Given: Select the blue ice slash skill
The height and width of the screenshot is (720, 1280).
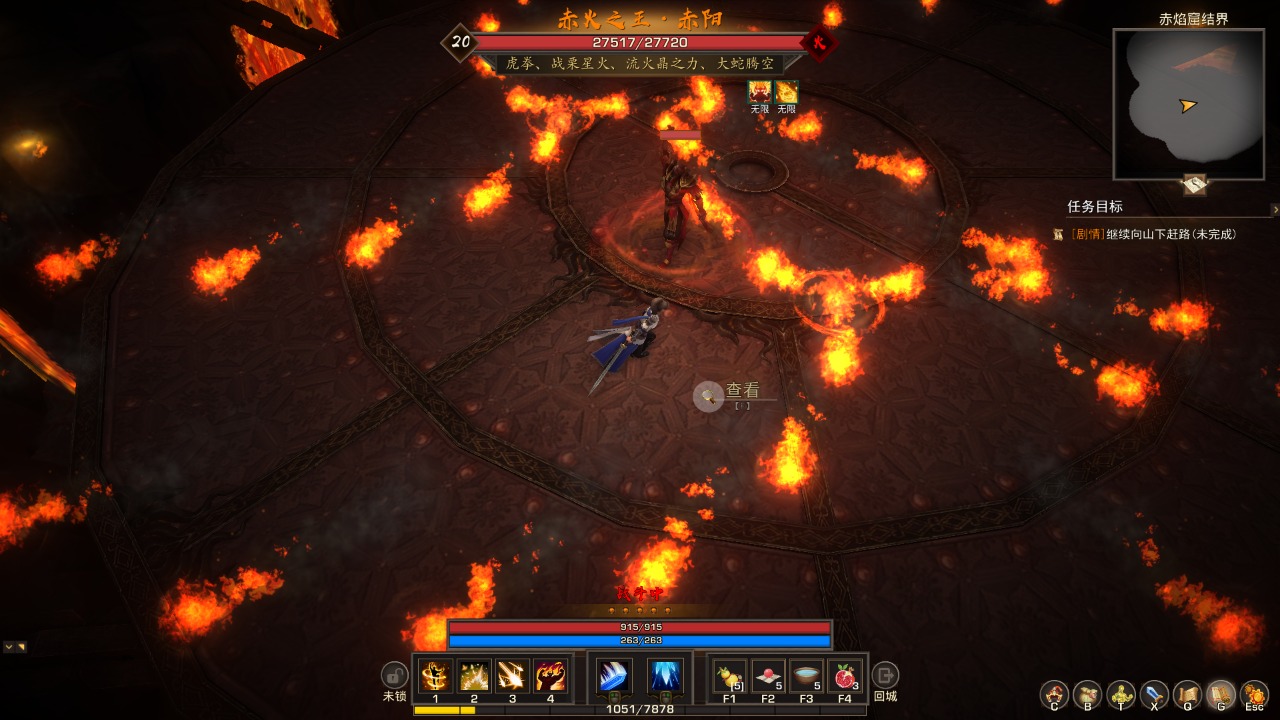Looking at the screenshot, I should 613,677.
